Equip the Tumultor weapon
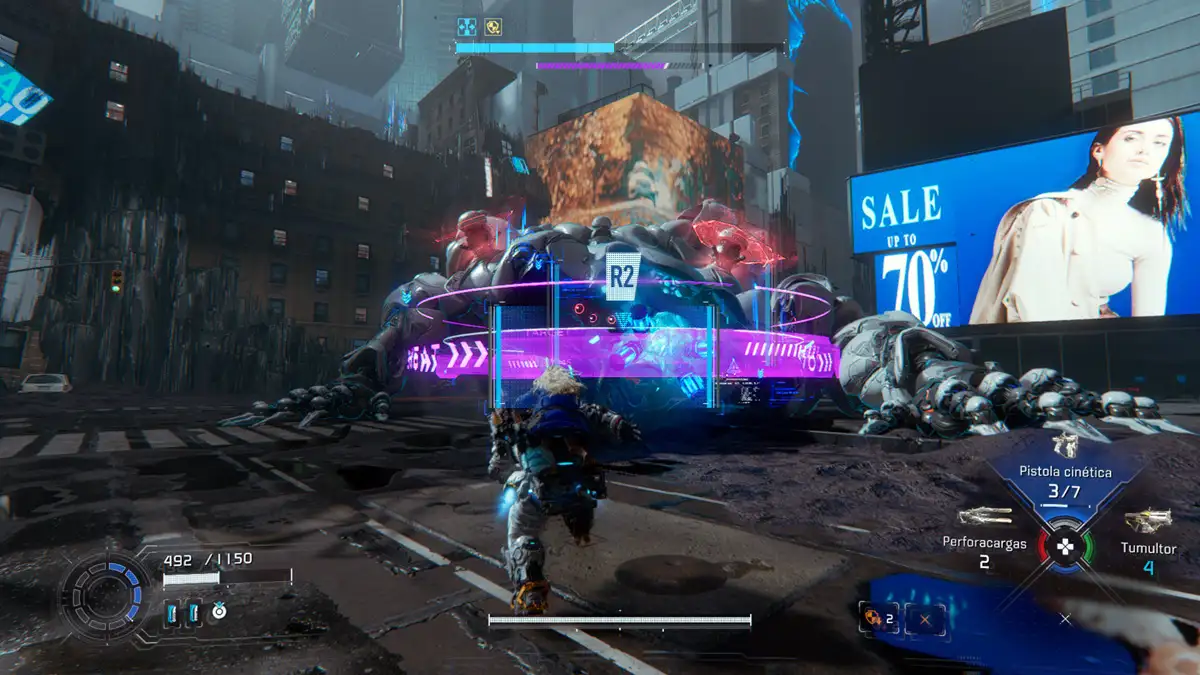The width and height of the screenshot is (1200, 675). [x=1148, y=521]
